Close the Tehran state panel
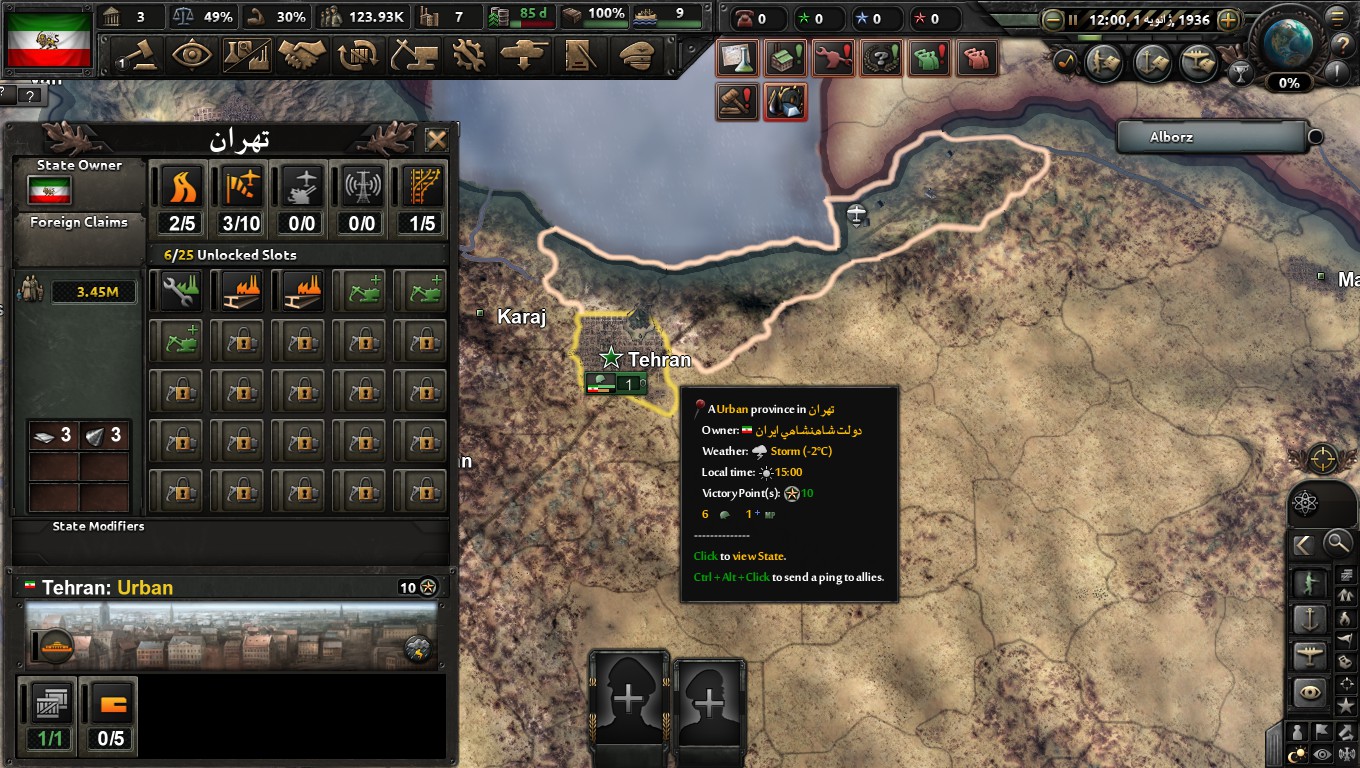 pyautogui.click(x=436, y=140)
